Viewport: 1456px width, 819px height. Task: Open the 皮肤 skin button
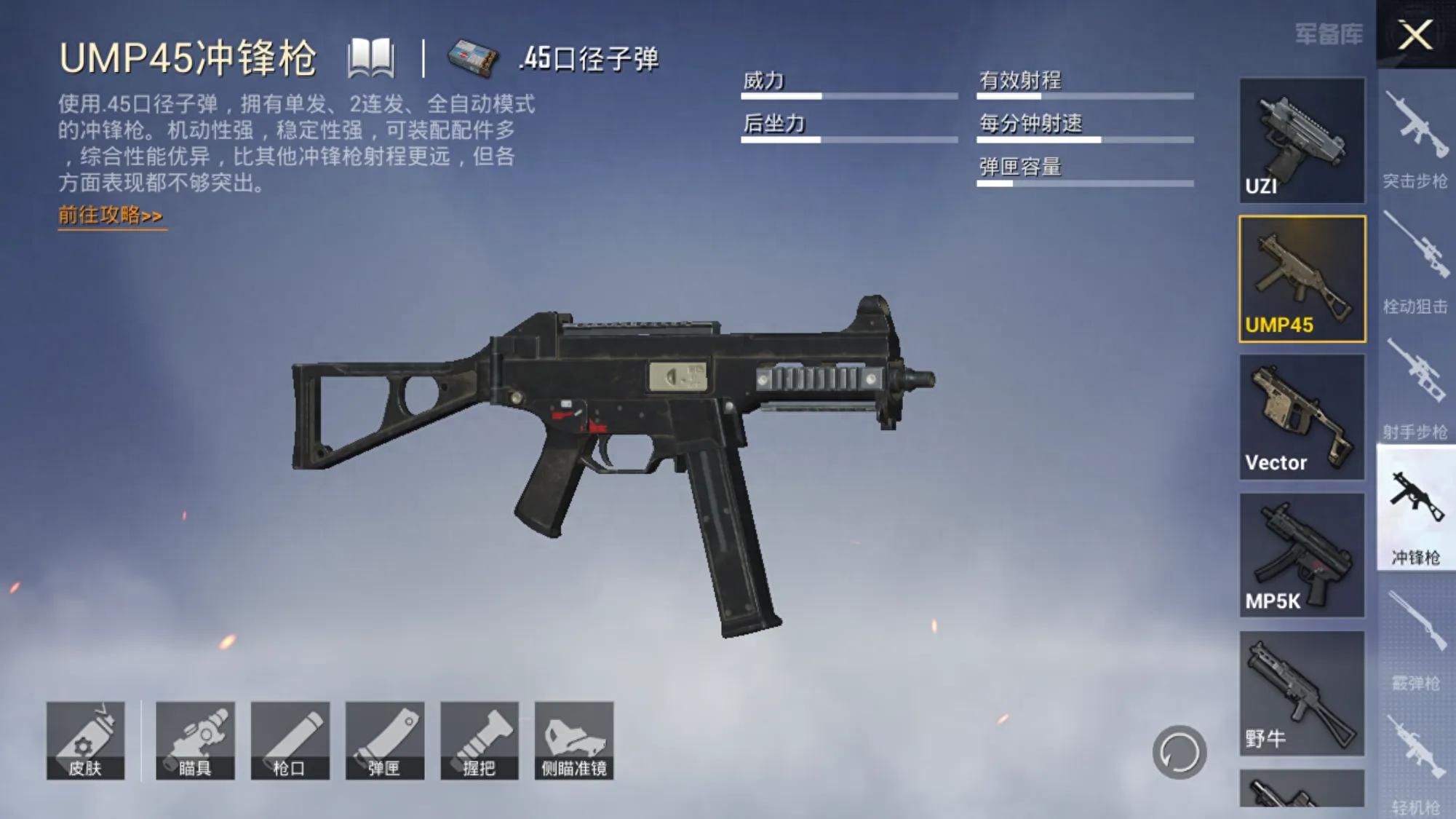point(86,740)
